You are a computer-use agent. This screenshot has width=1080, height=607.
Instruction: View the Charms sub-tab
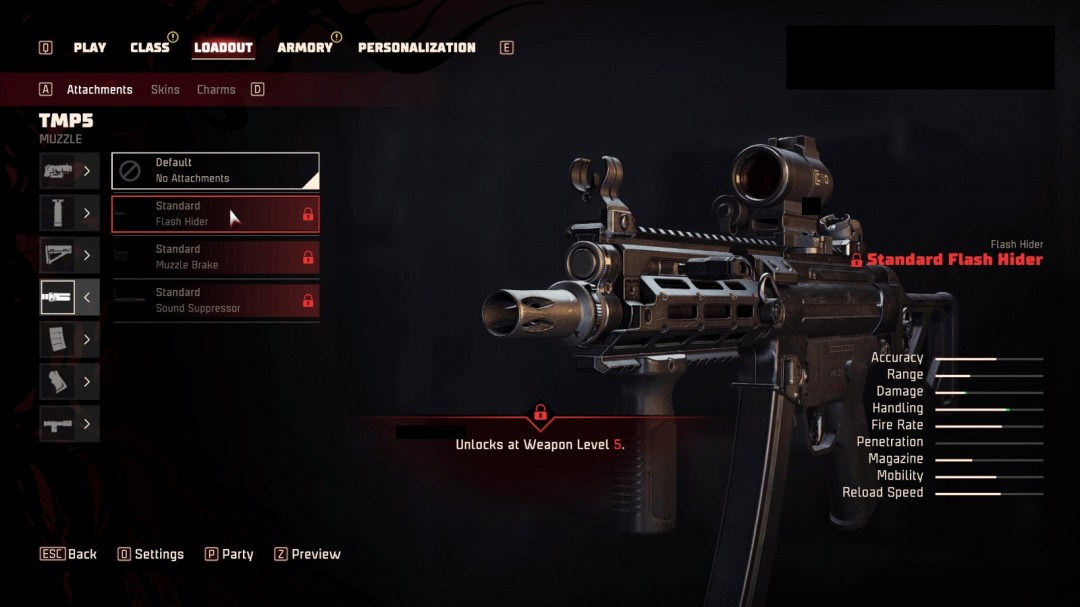tap(216, 90)
